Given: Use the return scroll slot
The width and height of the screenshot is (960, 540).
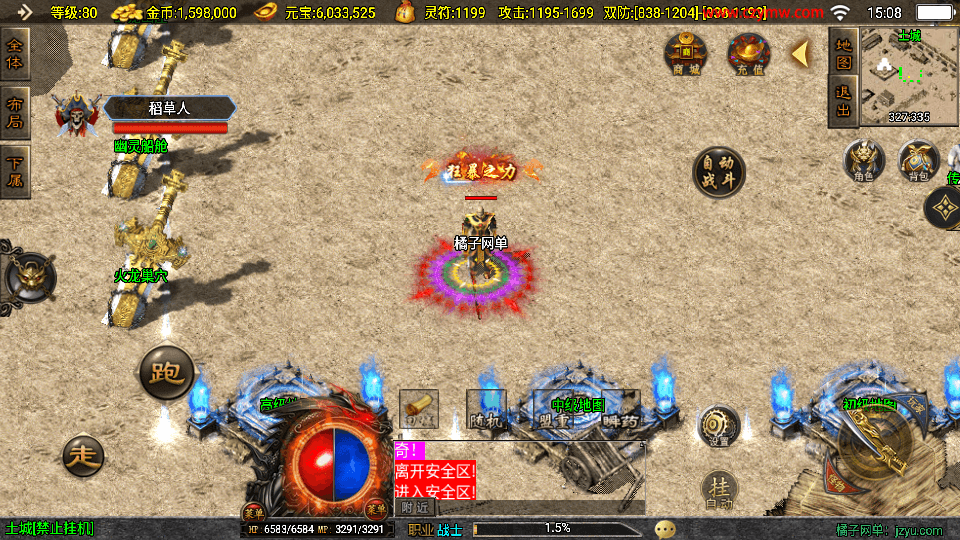Looking at the screenshot, I should (x=419, y=409).
